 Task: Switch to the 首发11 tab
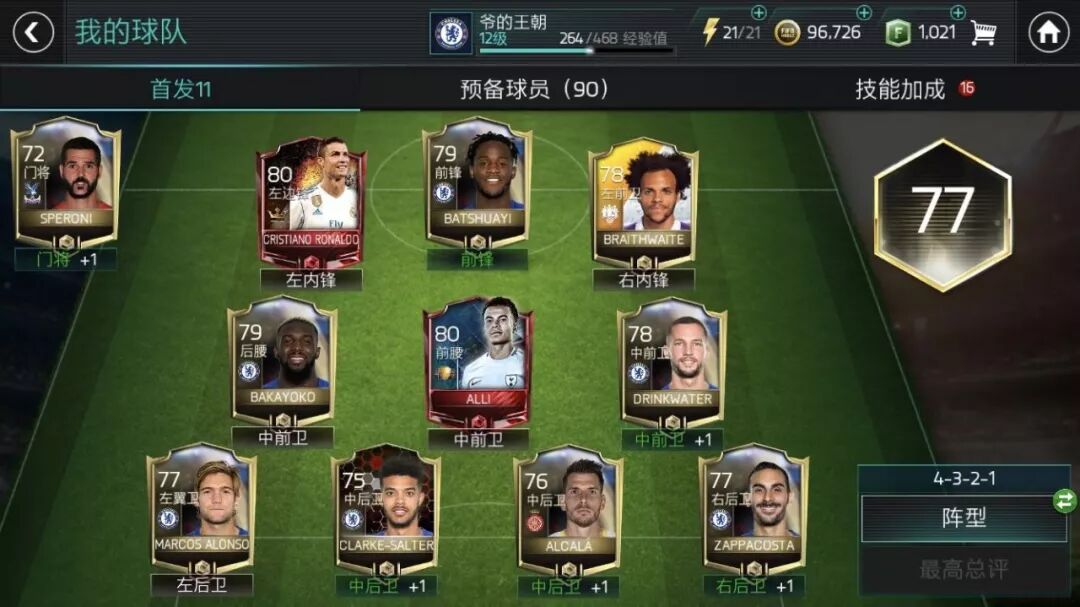coord(180,89)
